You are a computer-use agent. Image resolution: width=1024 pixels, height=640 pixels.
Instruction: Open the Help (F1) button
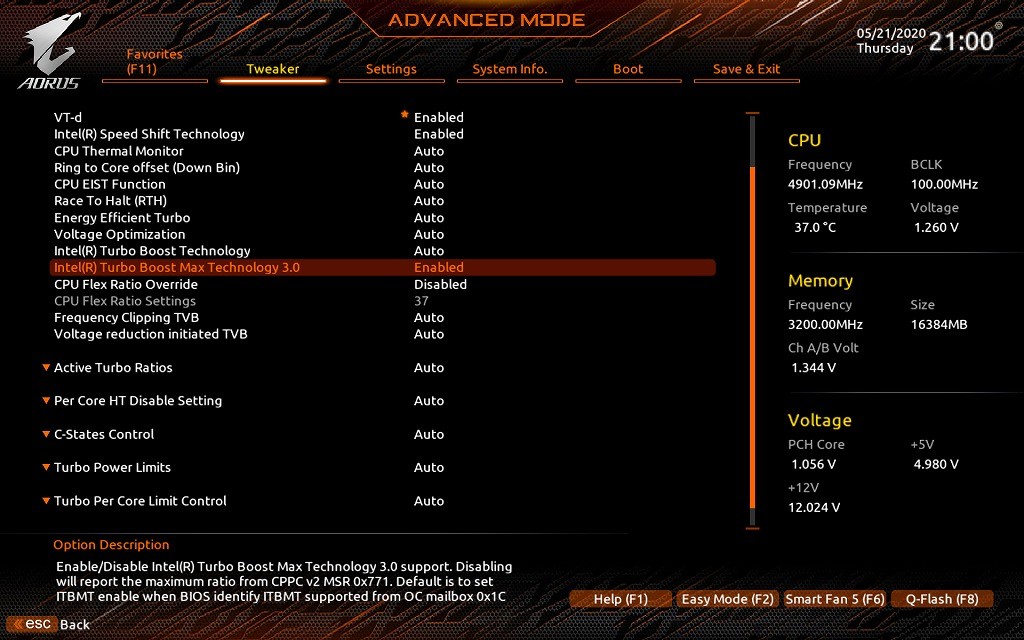[x=621, y=599]
